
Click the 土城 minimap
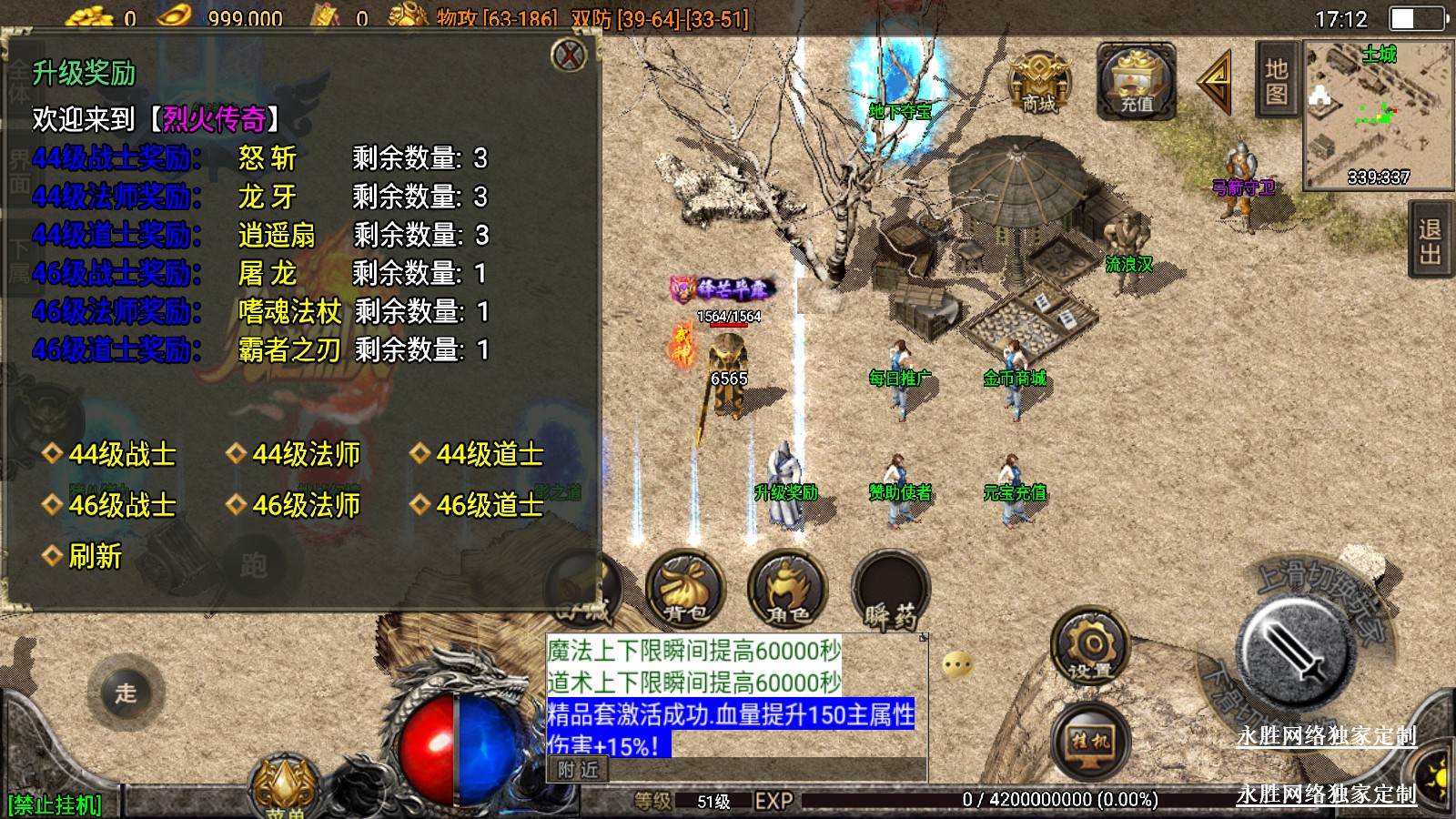point(1378,115)
